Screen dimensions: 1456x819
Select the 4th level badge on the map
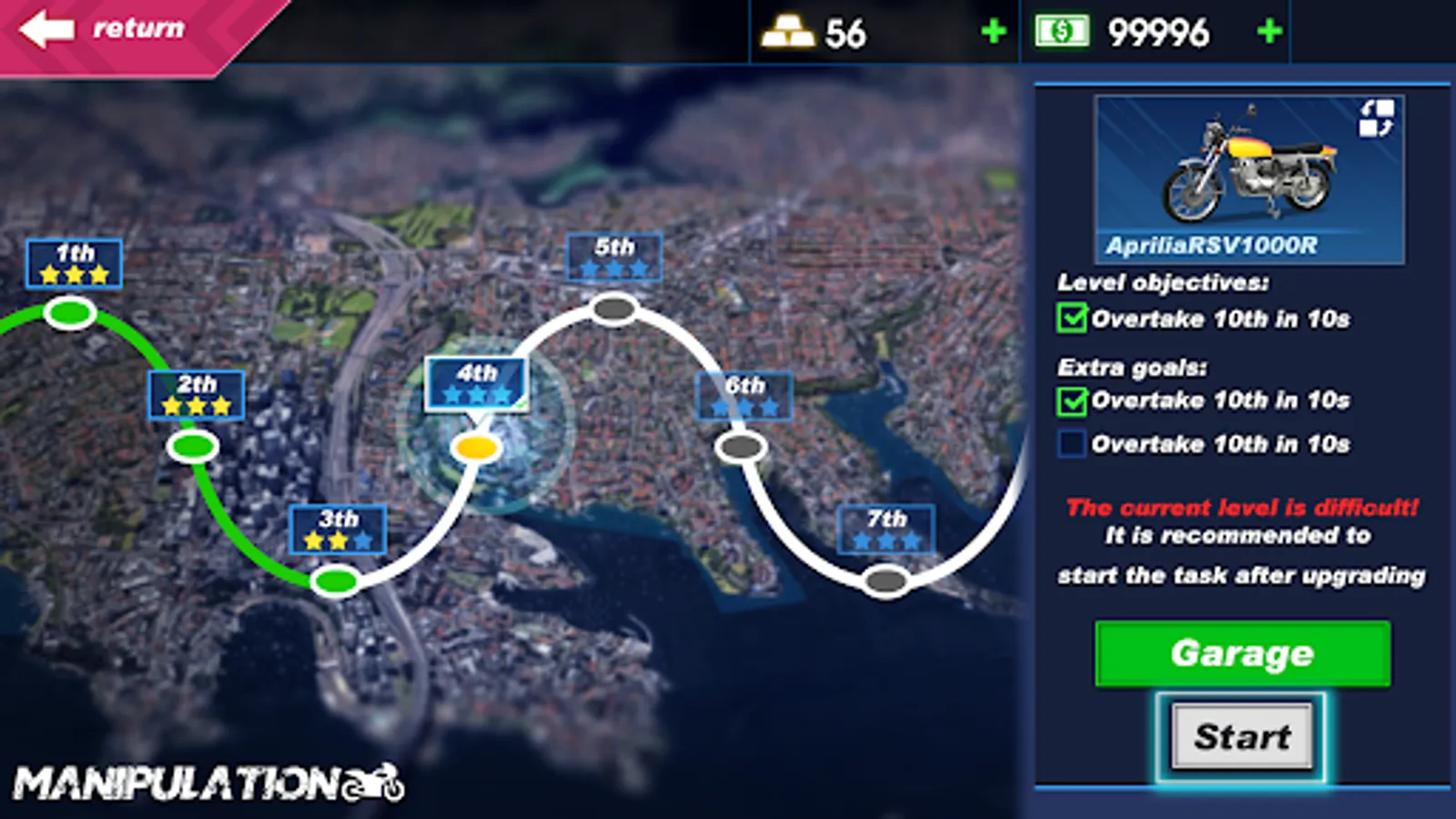(477, 382)
